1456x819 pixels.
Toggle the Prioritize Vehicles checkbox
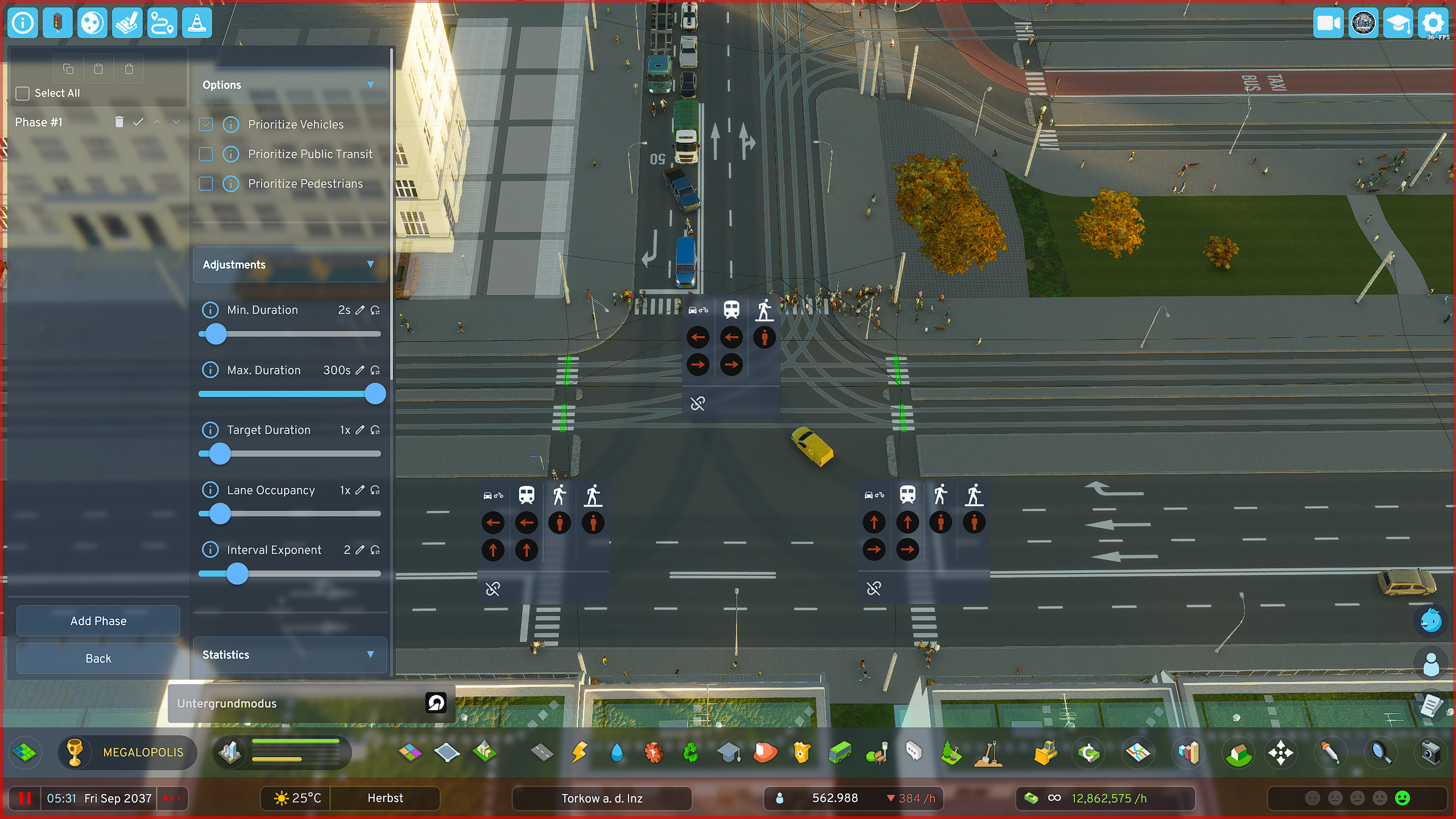click(206, 125)
